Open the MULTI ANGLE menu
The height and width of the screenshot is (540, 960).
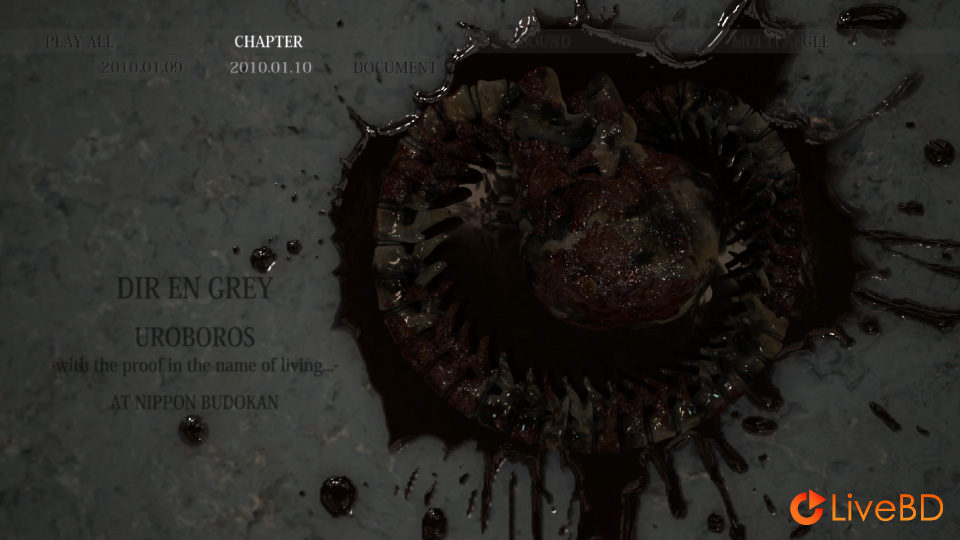click(x=779, y=42)
